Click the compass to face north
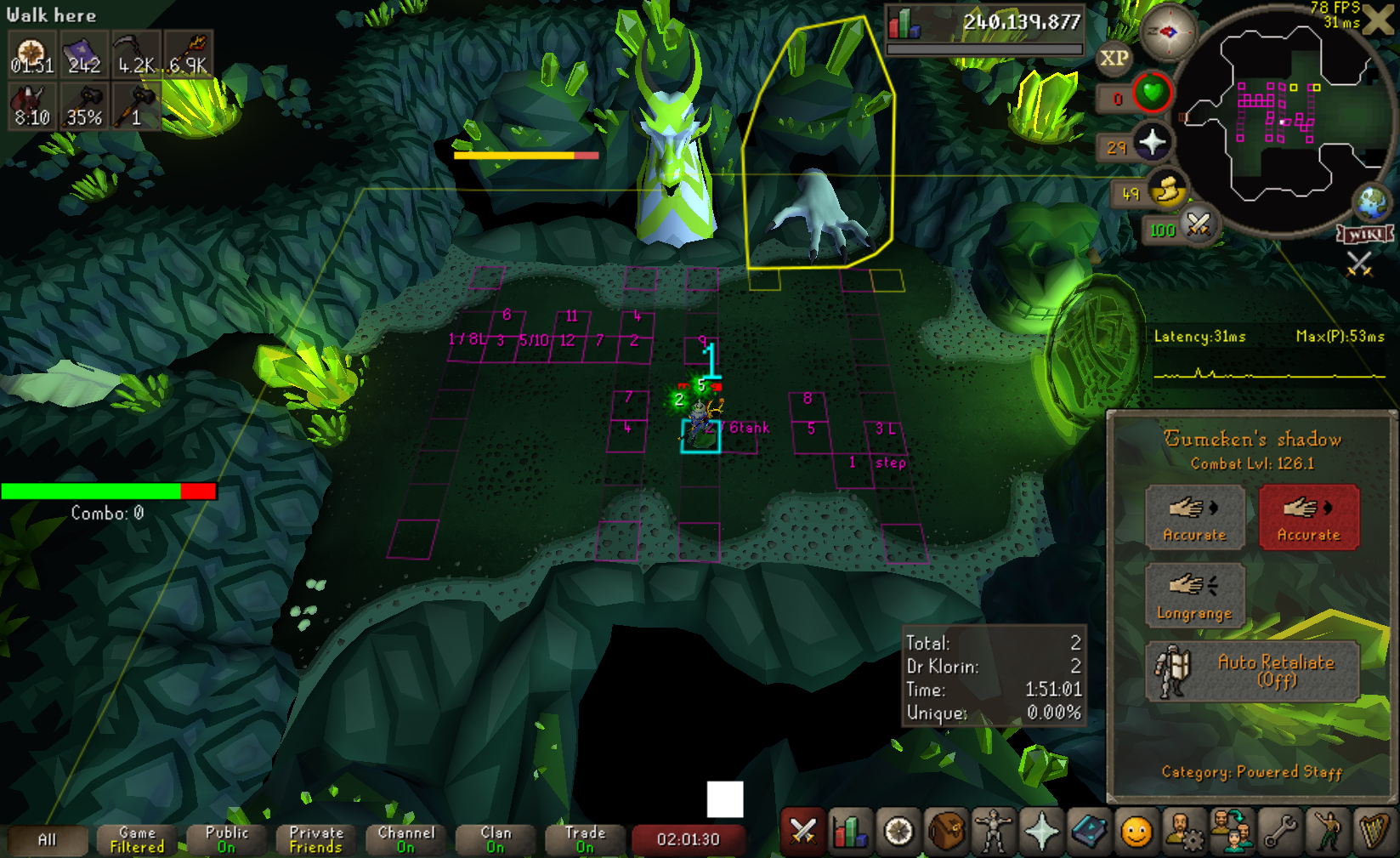This screenshot has width=1400, height=858. [1168, 32]
